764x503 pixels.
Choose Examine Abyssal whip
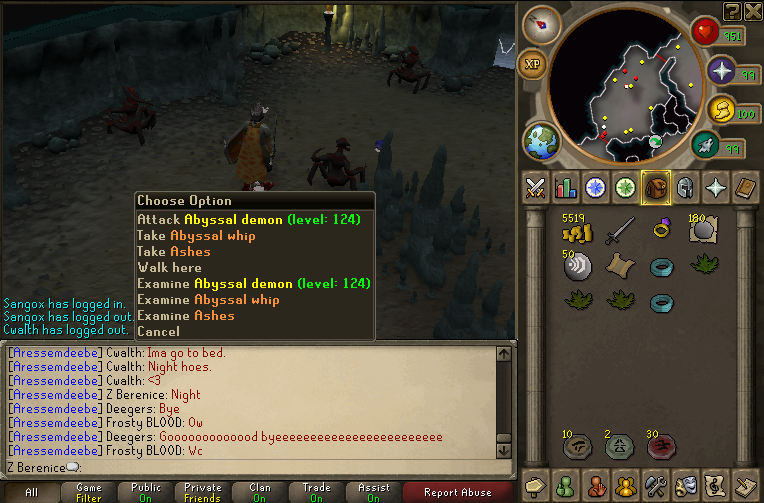click(208, 299)
